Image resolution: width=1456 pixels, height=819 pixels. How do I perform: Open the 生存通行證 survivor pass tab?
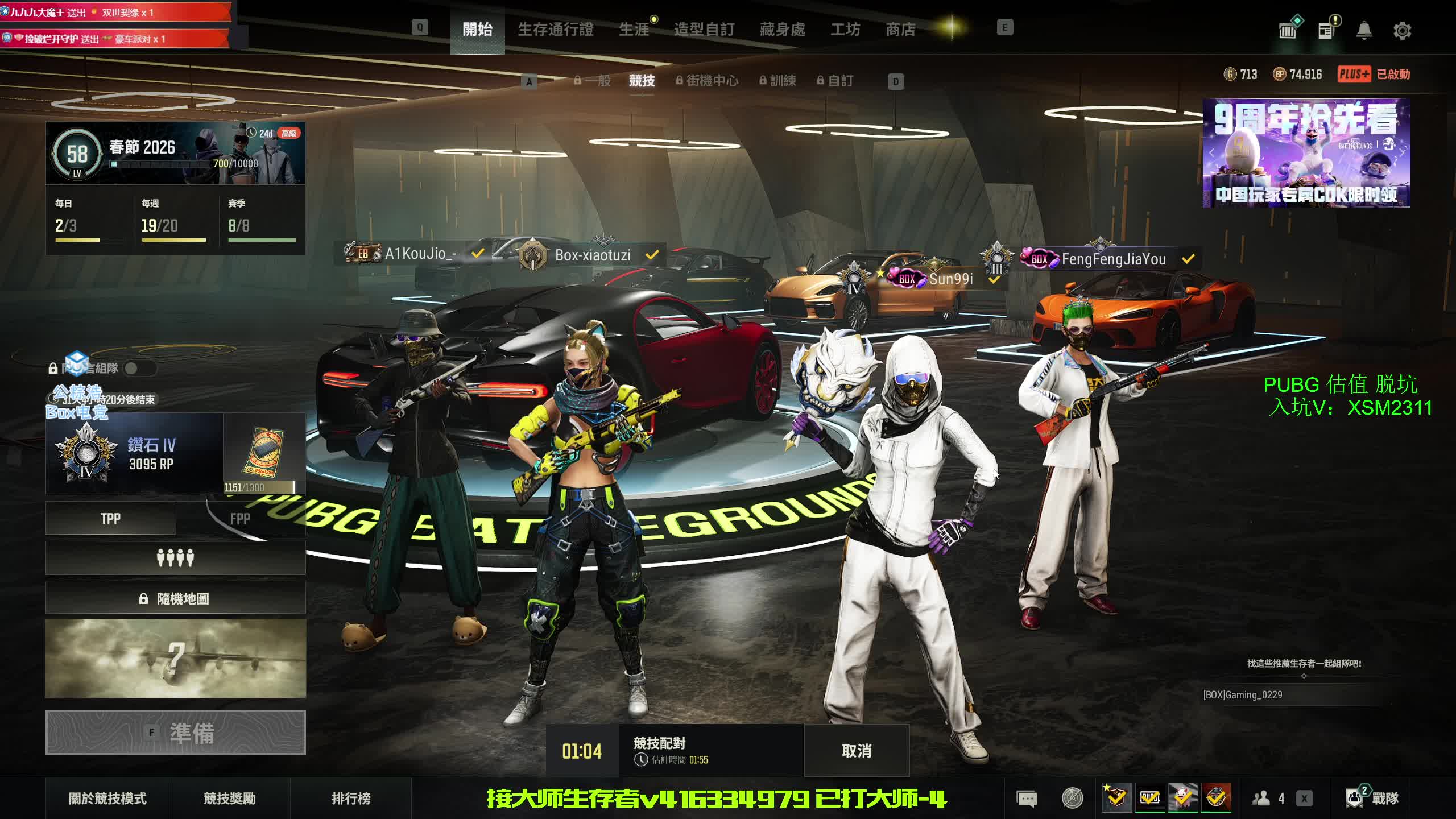pyautogui.click(x=555, y=30)
